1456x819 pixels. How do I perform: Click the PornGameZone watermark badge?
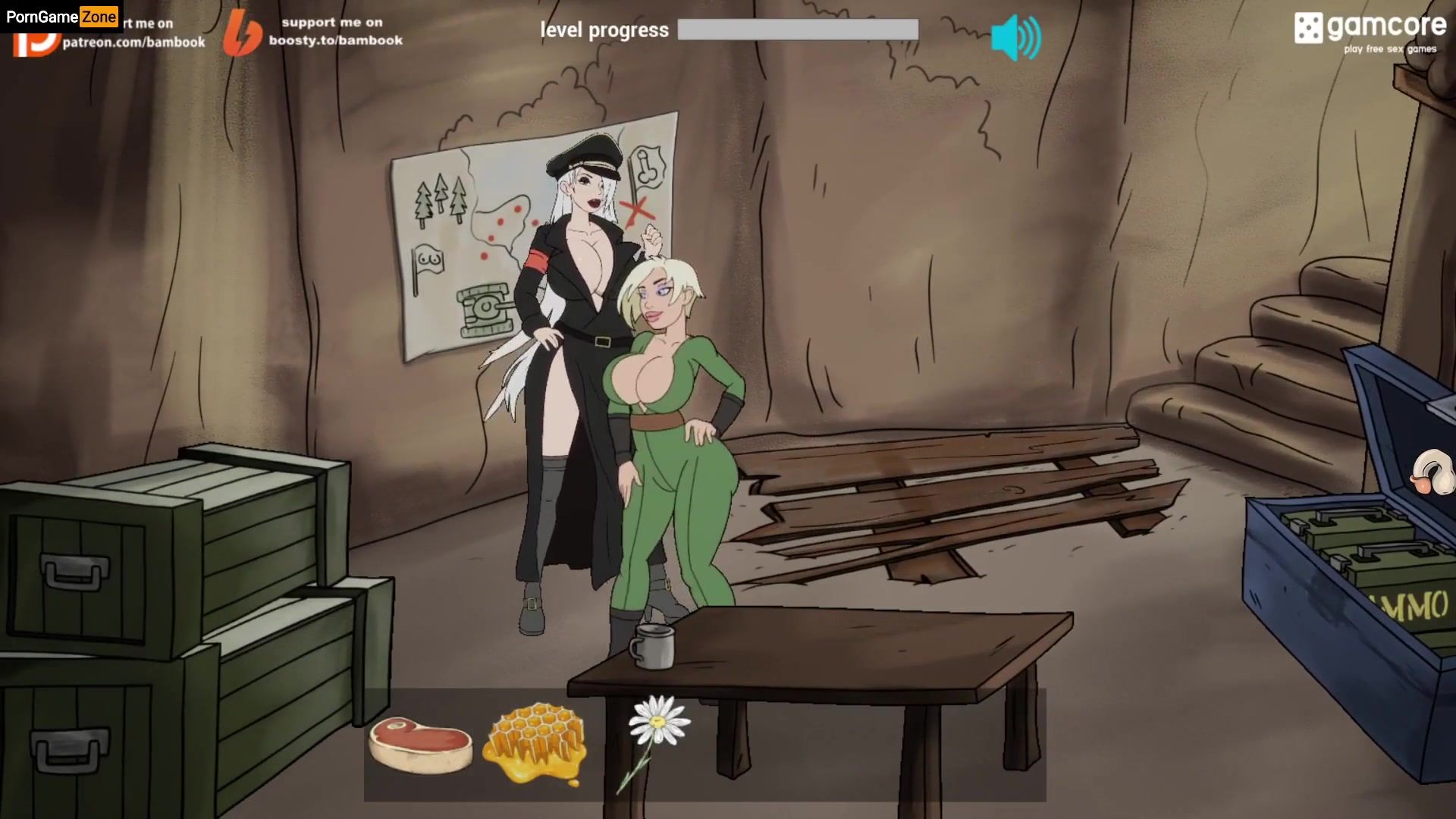pos(61,16)
